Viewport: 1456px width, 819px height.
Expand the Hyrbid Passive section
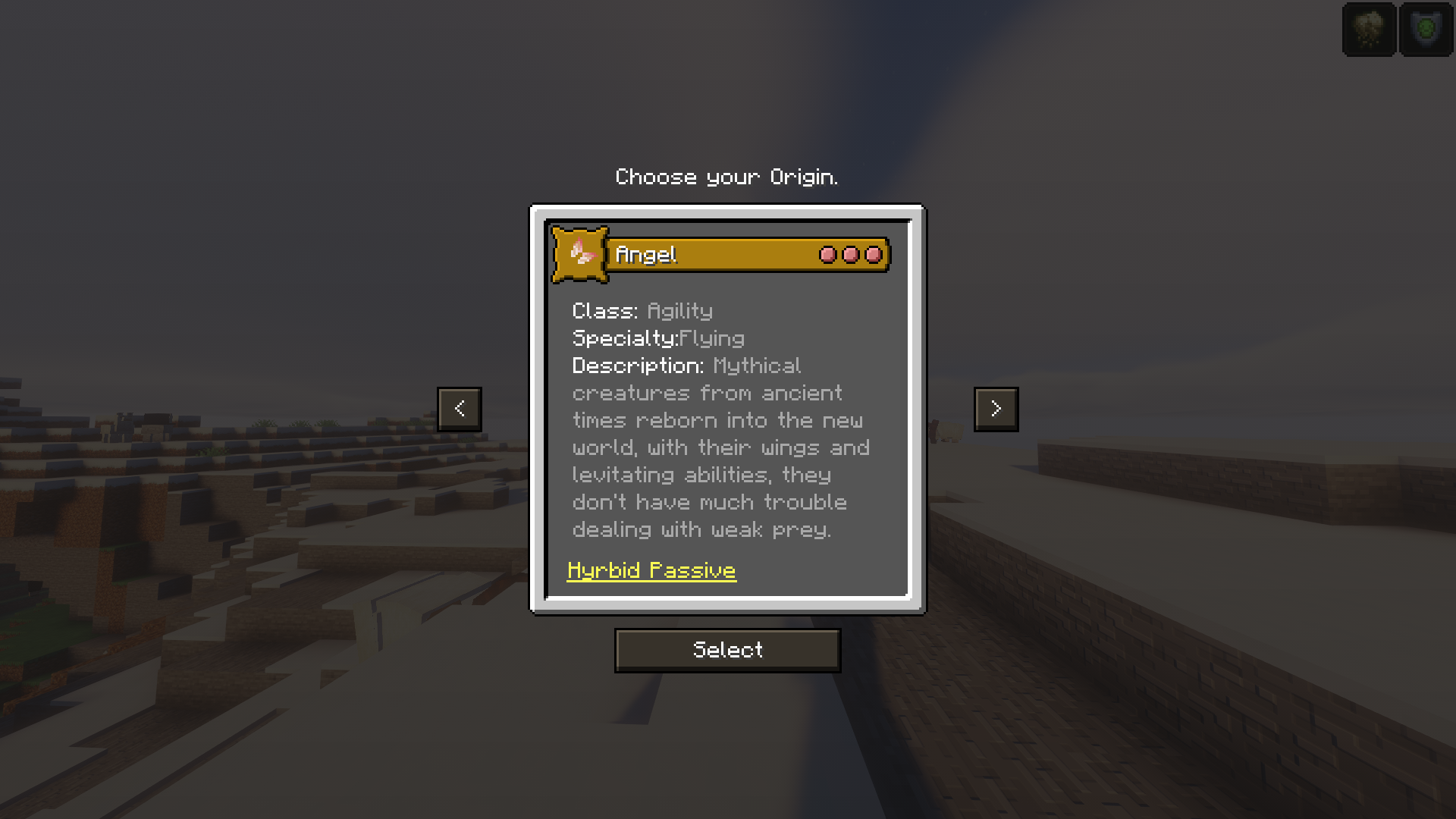[x=651, y=570]
